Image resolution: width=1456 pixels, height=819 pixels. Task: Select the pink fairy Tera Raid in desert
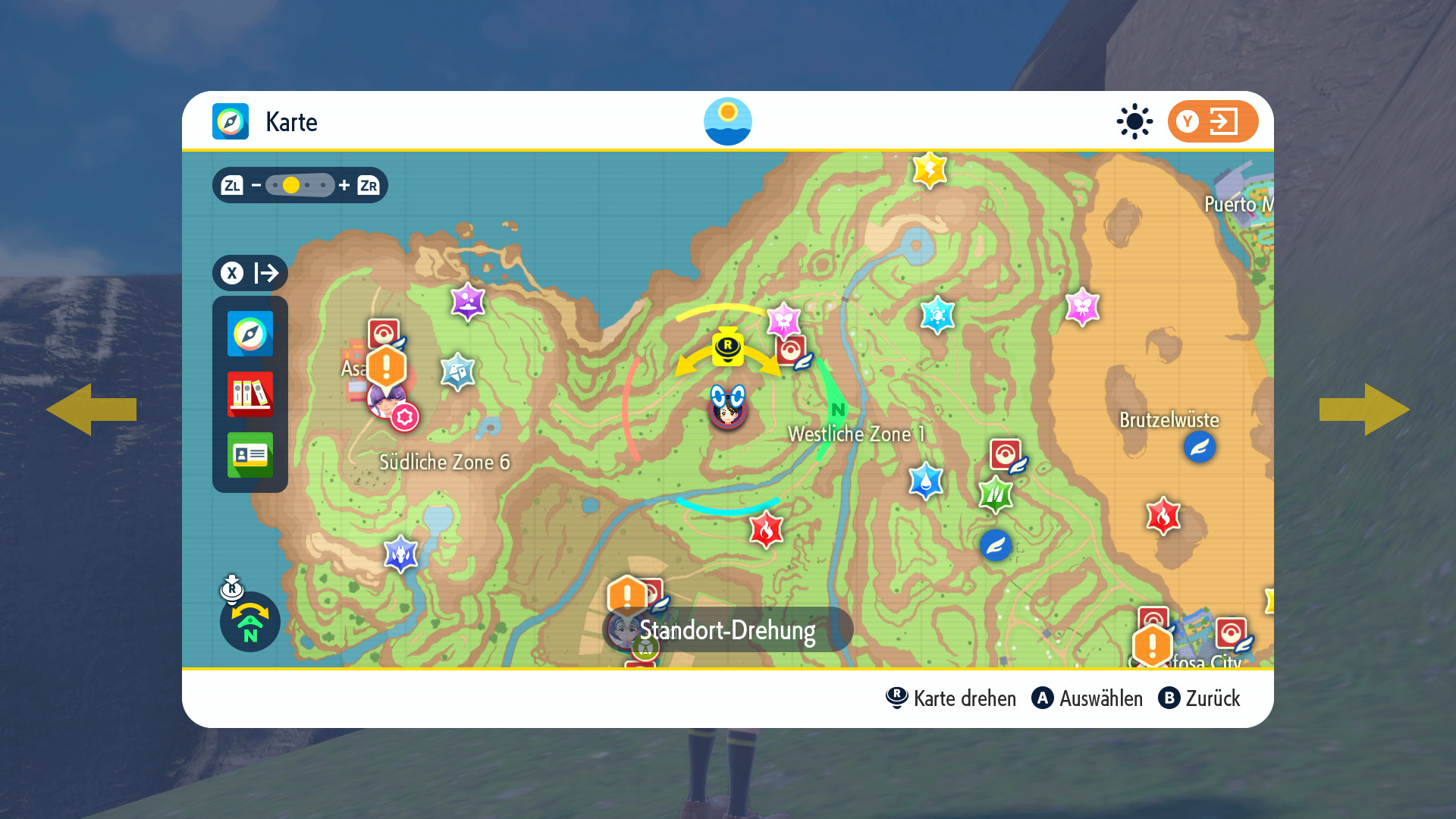click(1082, 306)
